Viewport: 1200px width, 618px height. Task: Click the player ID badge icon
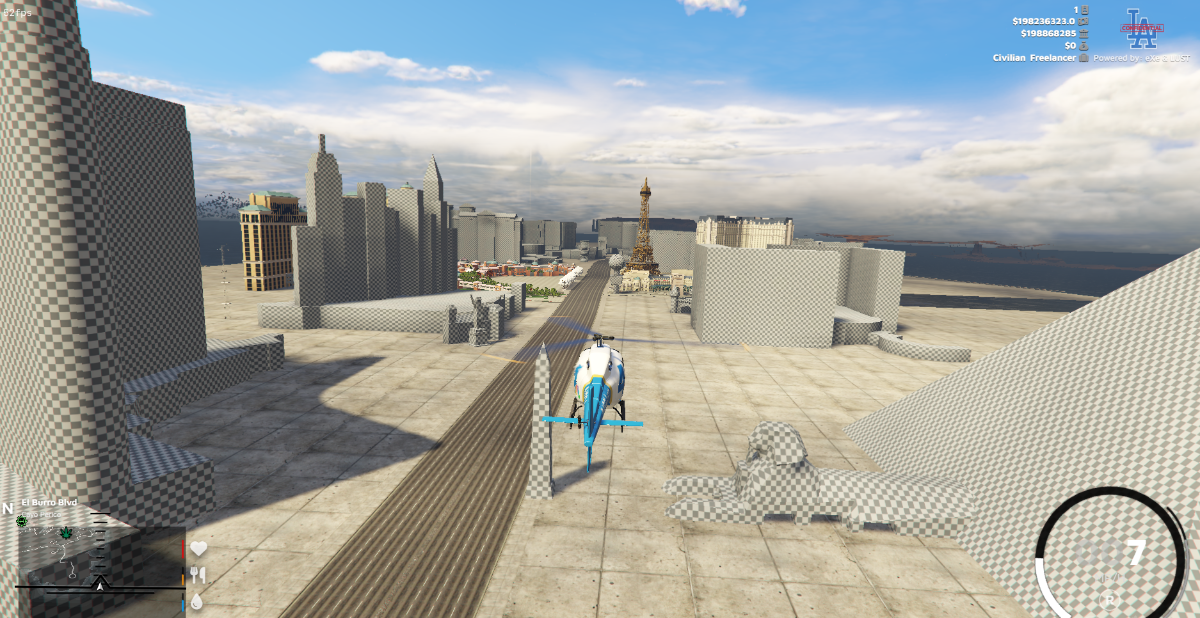pos(1083,9)
